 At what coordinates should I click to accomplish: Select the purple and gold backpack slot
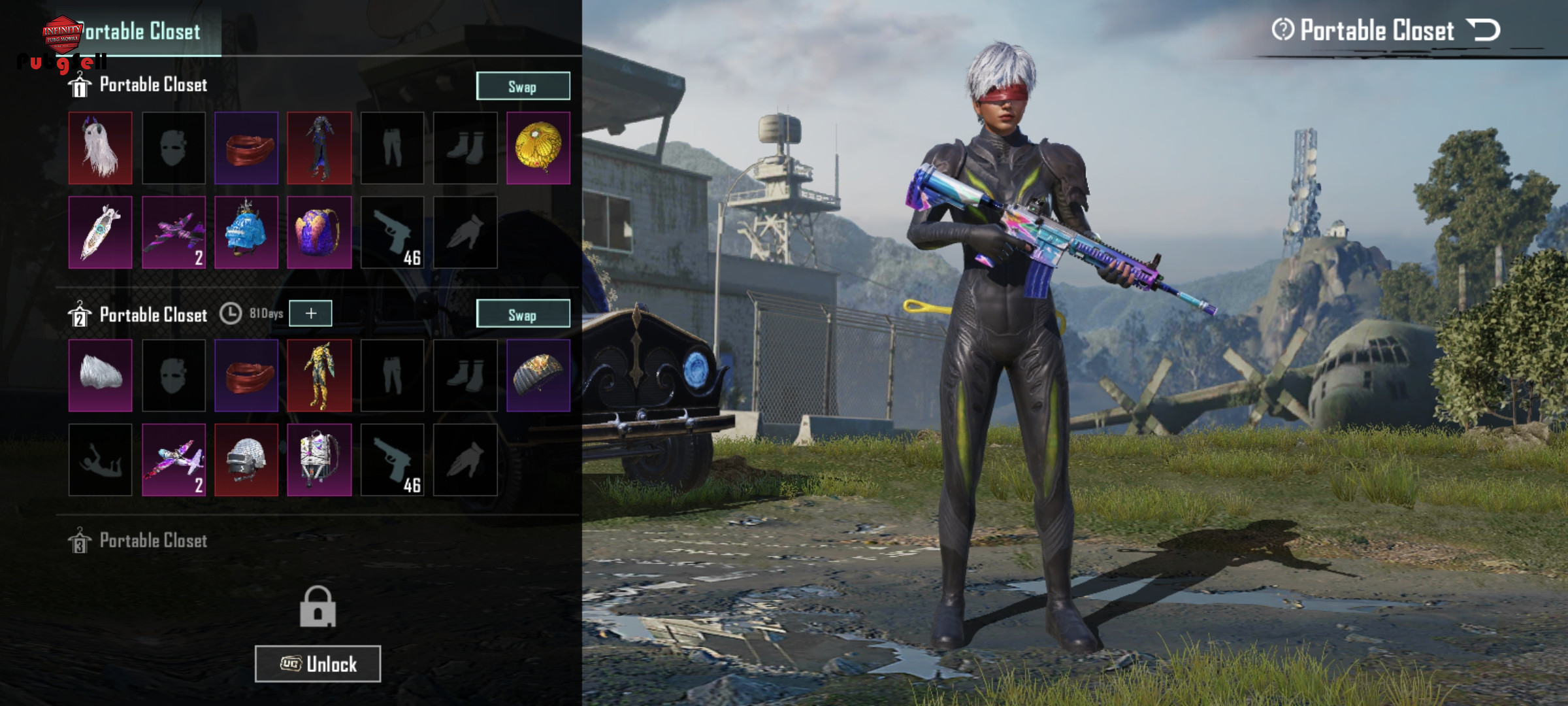point(319,232)
